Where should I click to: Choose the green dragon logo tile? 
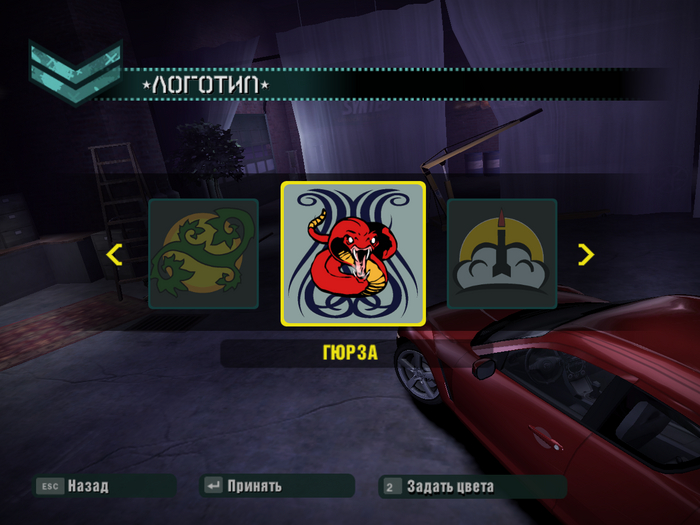(203, 253)
